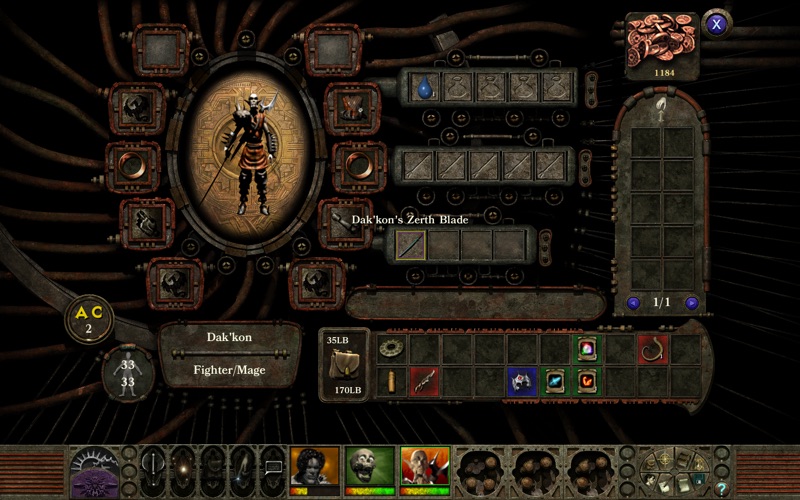Image resolution: width=800 pixels, height=500 pixels.
Task: Select Morte's skull portrait
Action: click(x=368, y=468)
